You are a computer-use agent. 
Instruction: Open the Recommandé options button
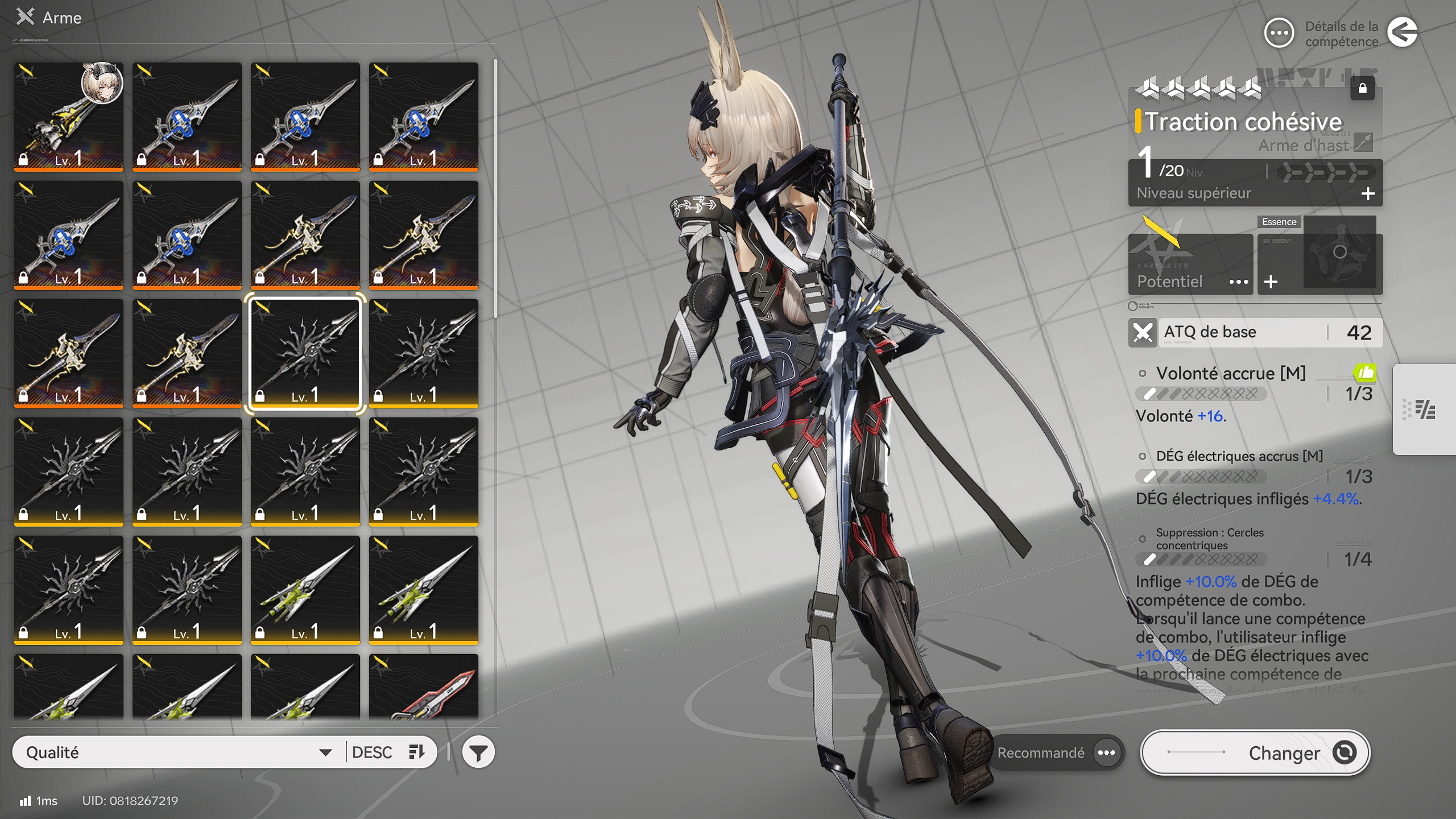[1106, 752]
